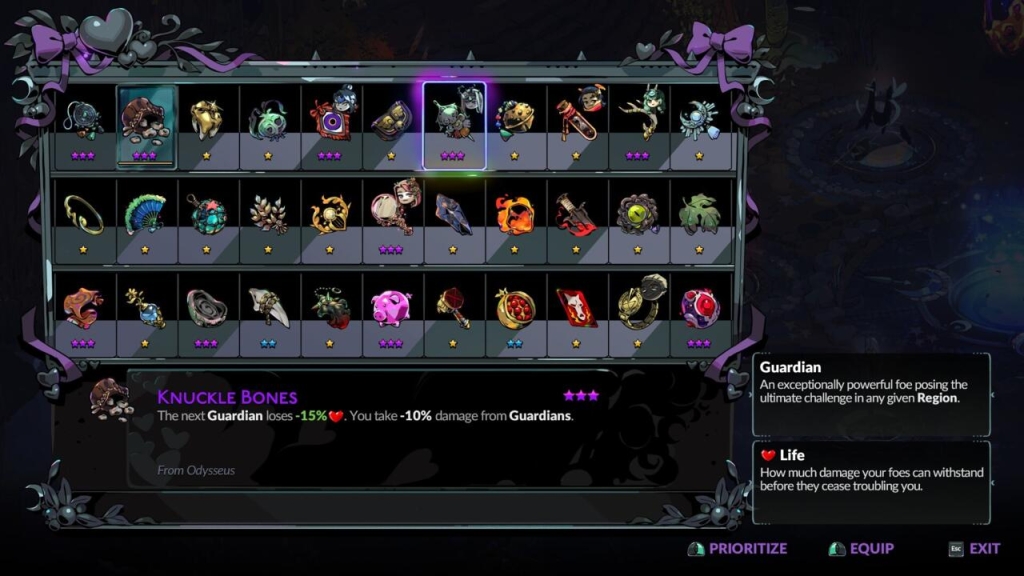Viewport: 1024px width, 576px height.
Task: Pick the bloody dagger keepsake
Action: coord(577,214)
